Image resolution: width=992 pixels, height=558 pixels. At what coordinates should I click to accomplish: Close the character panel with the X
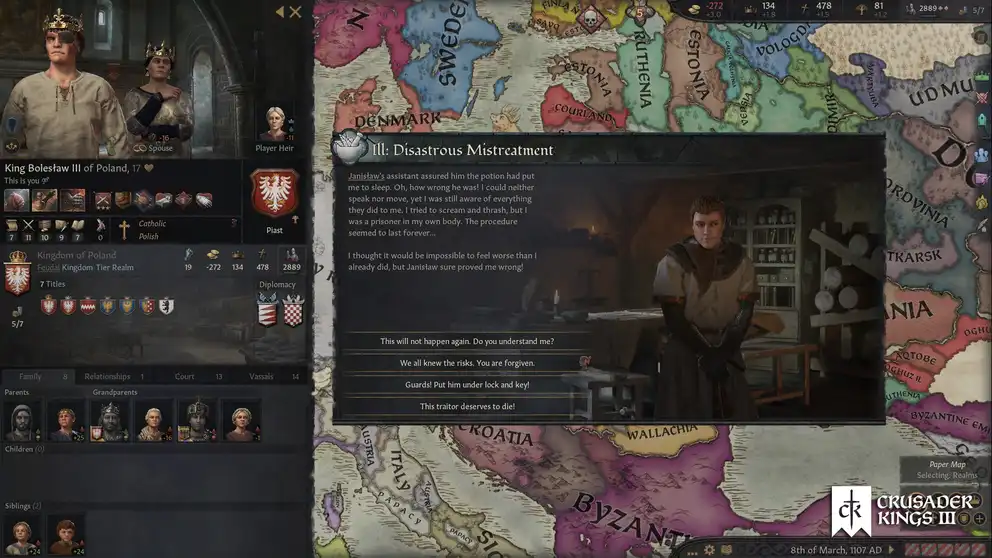tap(296, 12)
